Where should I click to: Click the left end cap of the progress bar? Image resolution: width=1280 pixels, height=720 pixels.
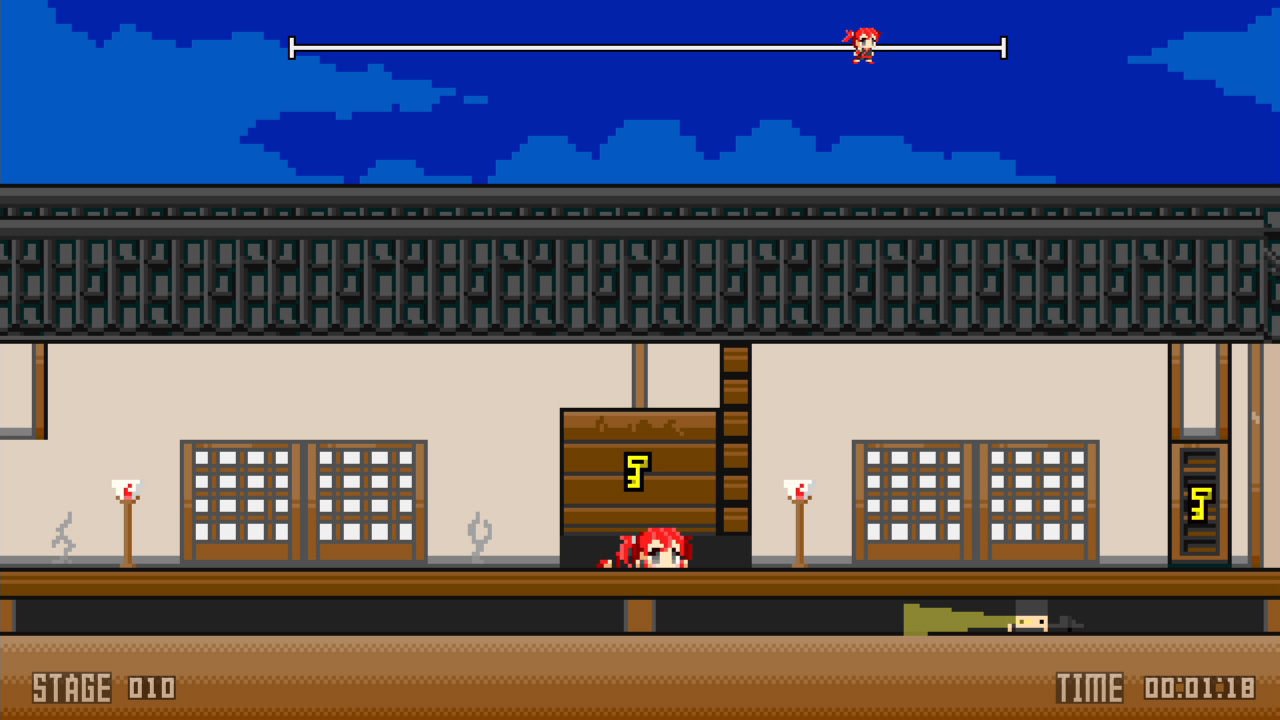292,46
